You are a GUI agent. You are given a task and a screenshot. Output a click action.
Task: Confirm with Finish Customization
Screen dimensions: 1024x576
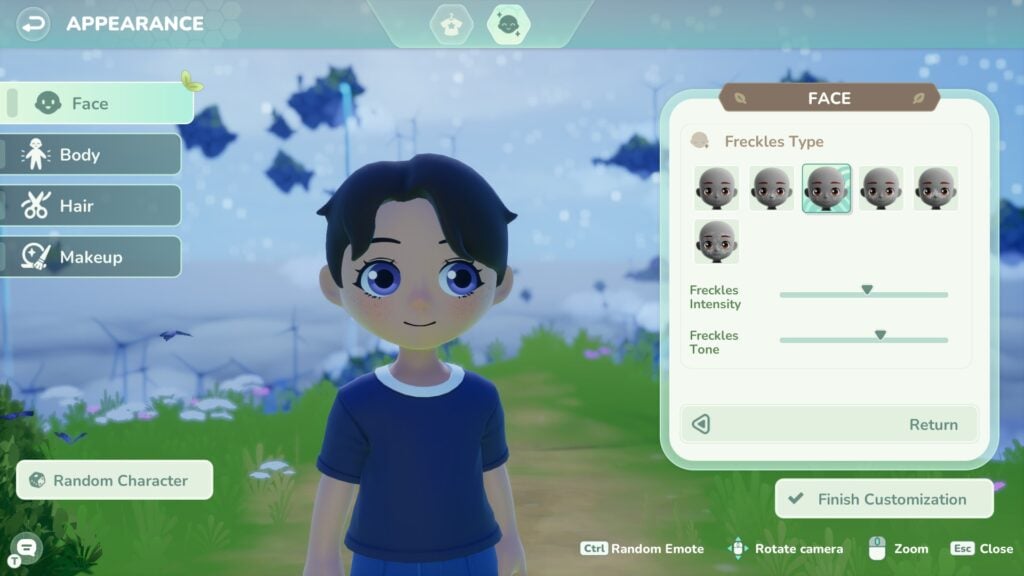[x=884, y=499]
